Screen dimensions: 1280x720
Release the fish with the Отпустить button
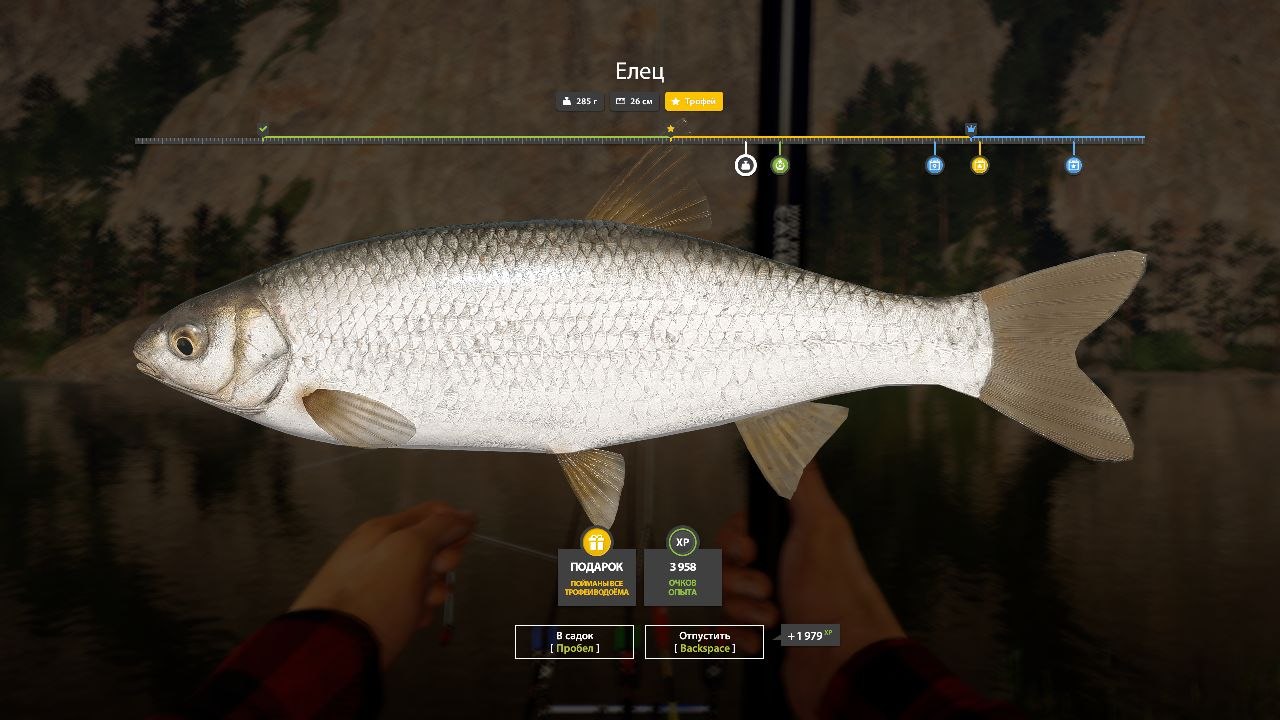(704, 642)
